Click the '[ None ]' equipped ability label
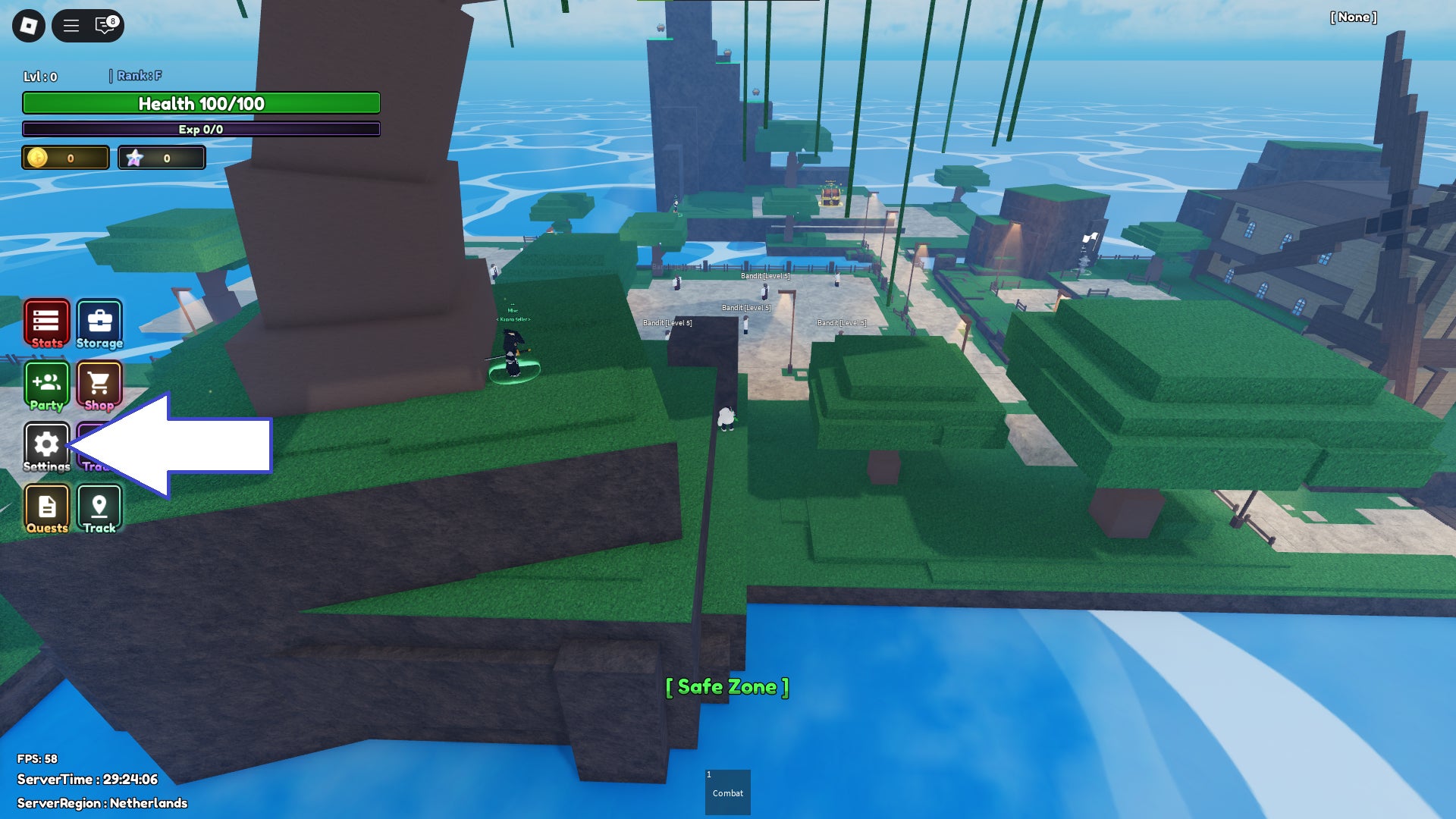The image size is (1456, 819). pos(1353,17)
